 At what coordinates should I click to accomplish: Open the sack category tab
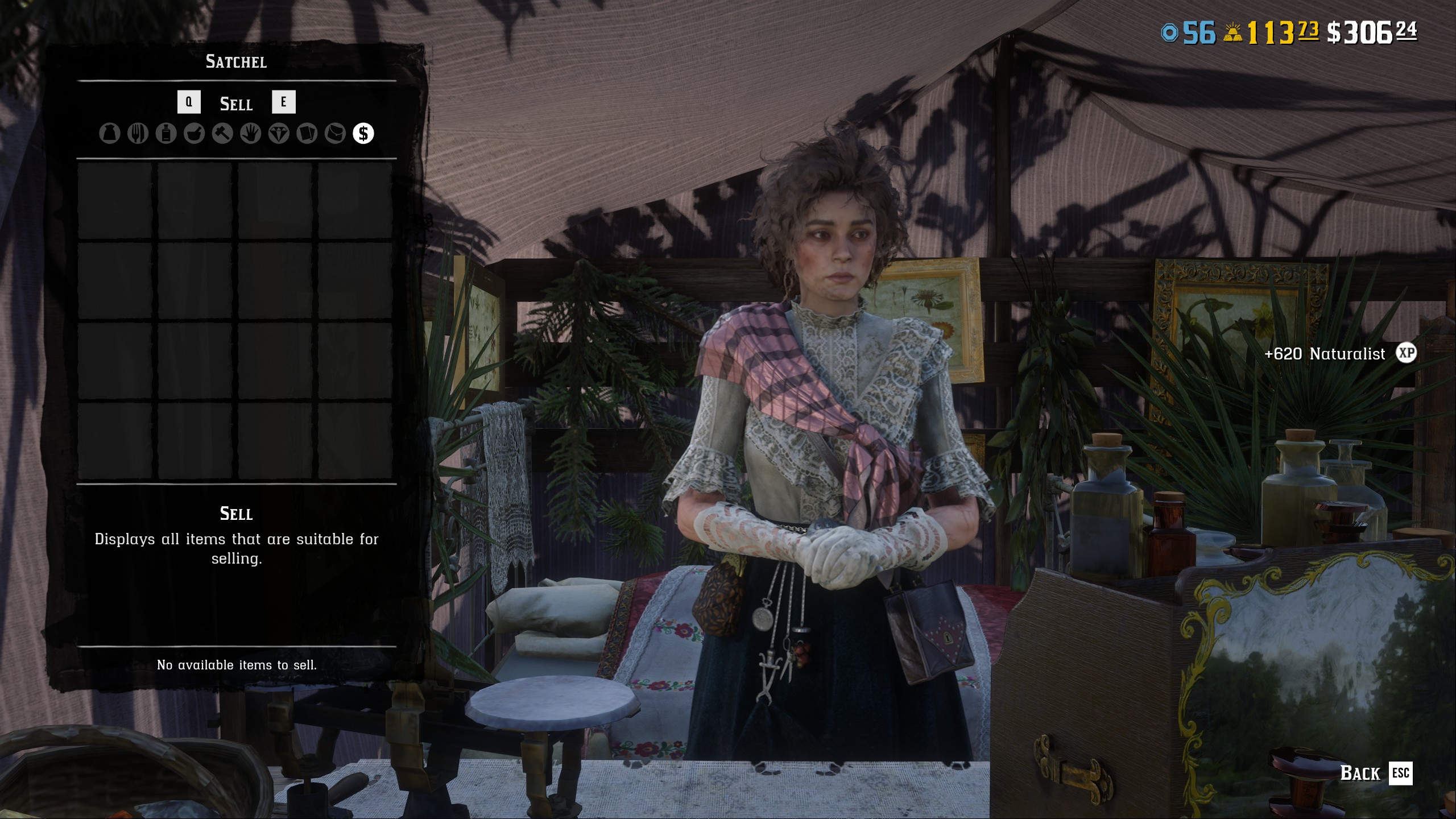[110, 134]
